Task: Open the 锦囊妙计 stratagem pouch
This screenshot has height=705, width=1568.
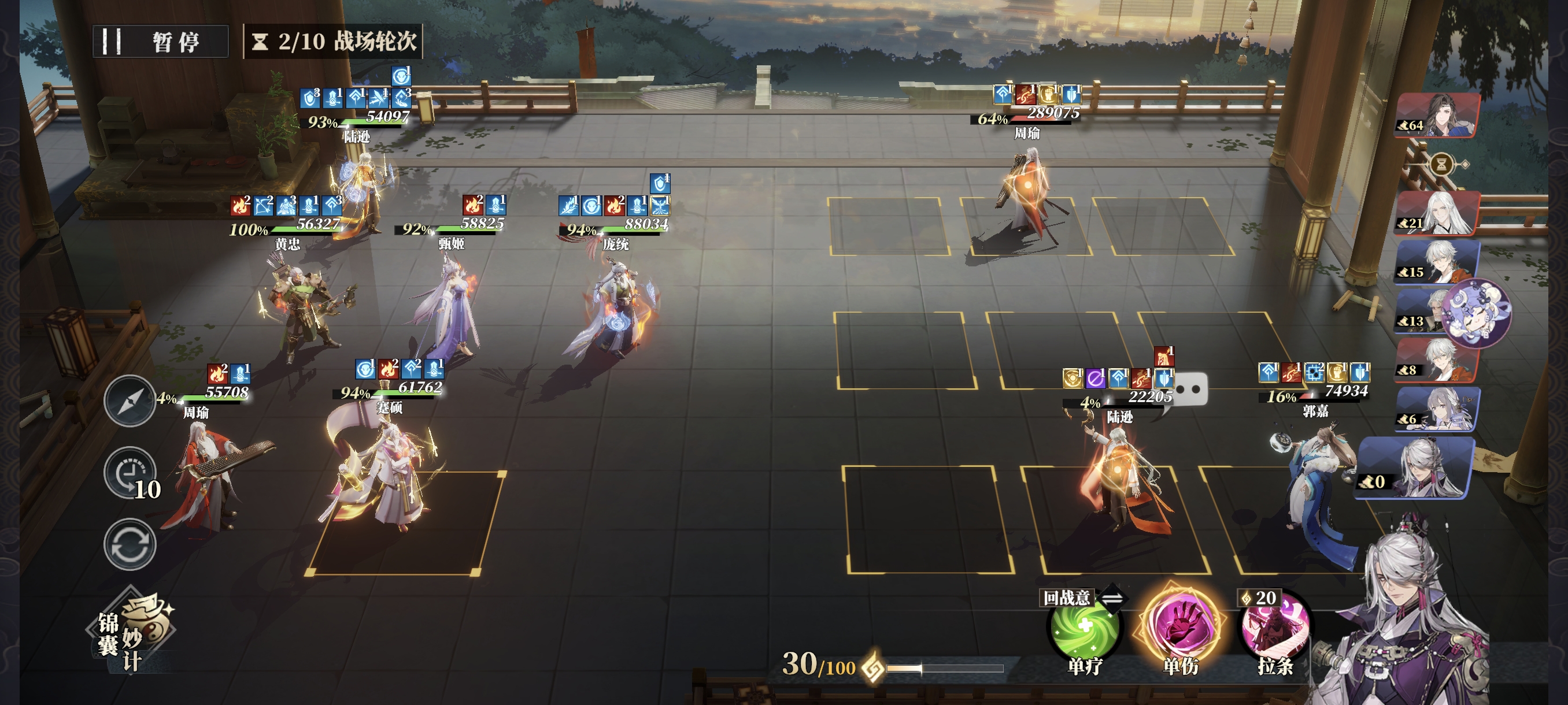Action: click(x=131, y=633)
